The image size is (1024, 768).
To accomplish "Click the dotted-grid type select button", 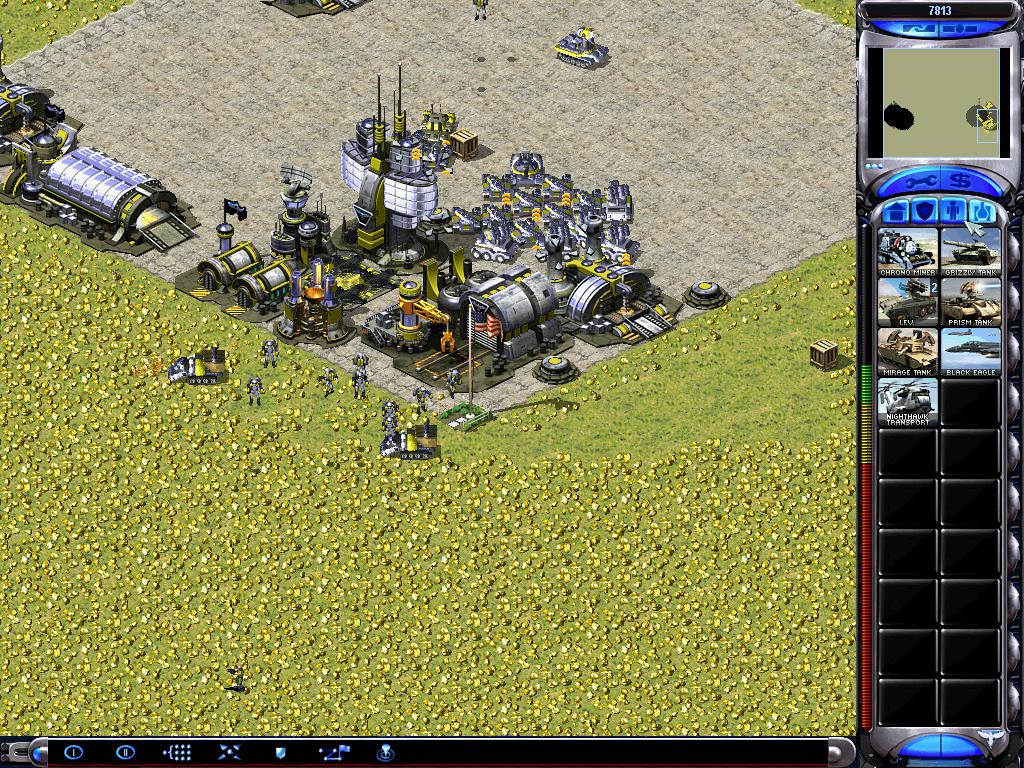I will click(x=177, y=752).
